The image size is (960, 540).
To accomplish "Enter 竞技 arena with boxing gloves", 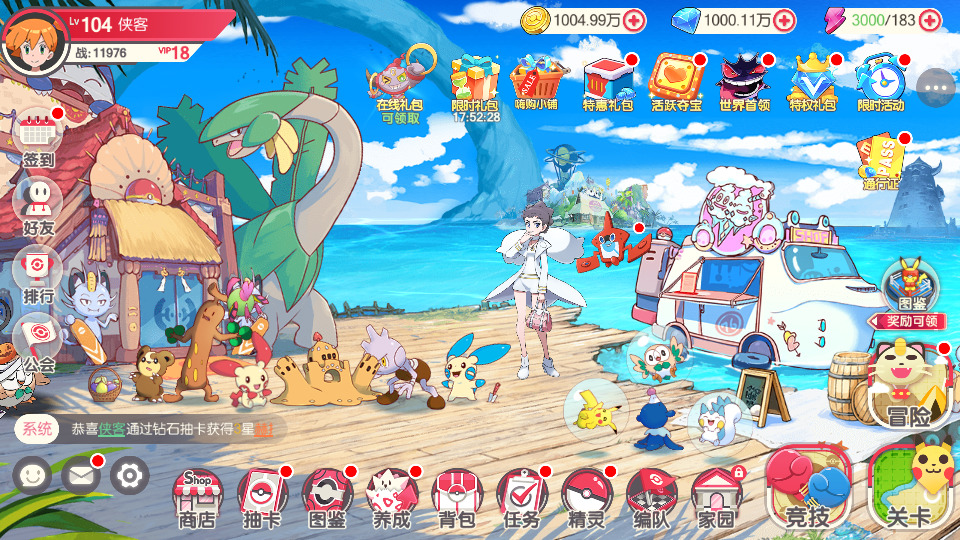I will pyautogui.click(x=807, y=490).
